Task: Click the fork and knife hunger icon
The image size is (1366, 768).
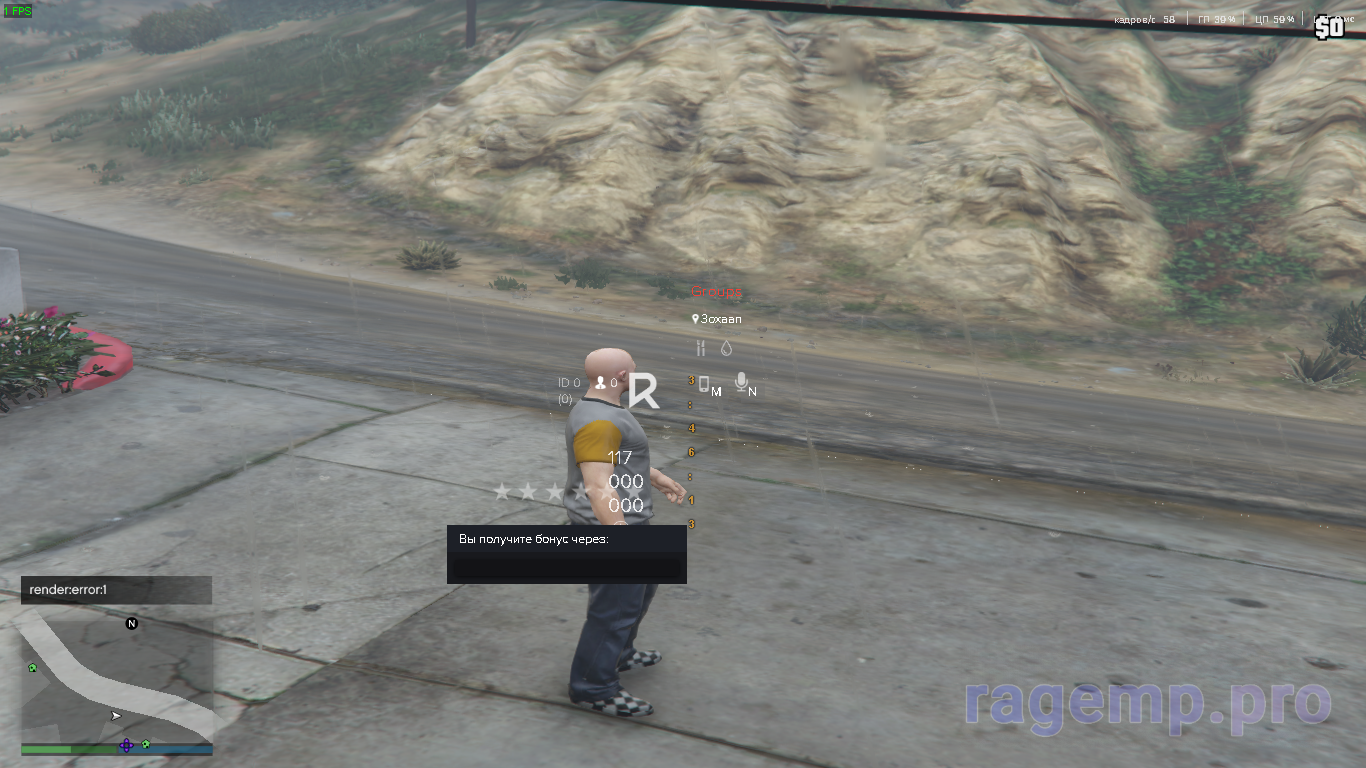Action: [701, 348]
